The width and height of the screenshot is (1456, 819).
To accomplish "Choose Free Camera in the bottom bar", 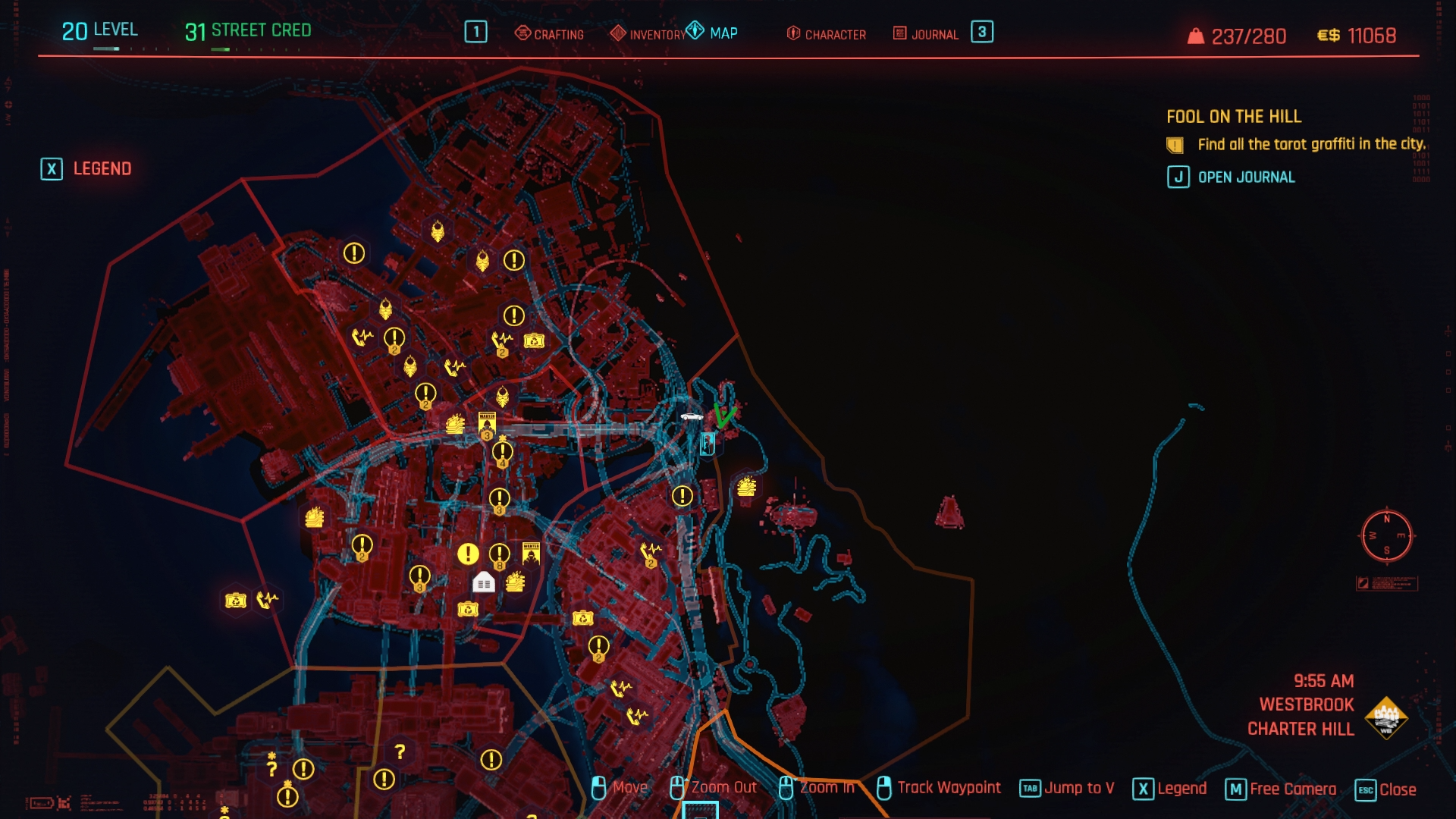I will tap(1281, 789).
